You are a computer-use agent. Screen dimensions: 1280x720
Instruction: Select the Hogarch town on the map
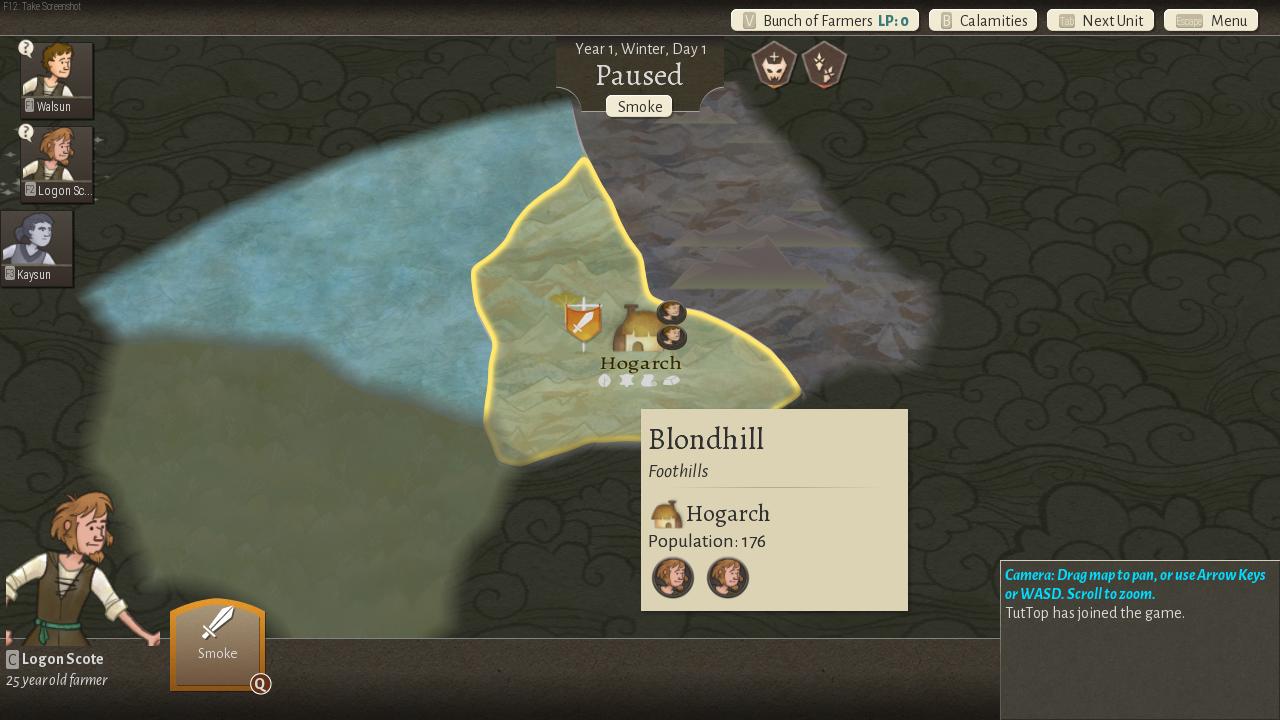pyautogui.click(x=639, y=328)
